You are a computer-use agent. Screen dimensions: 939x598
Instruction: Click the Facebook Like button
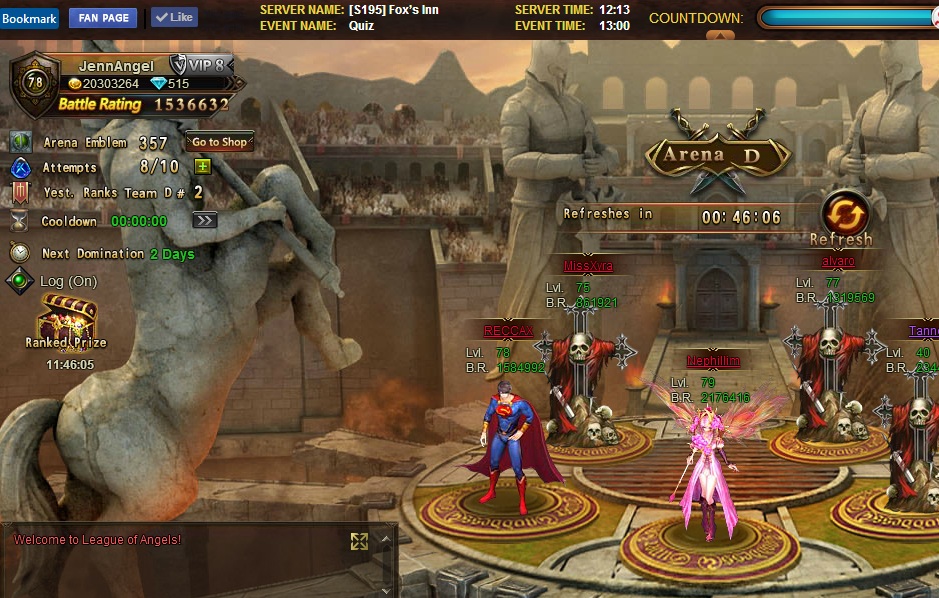[x=174, y=17]
